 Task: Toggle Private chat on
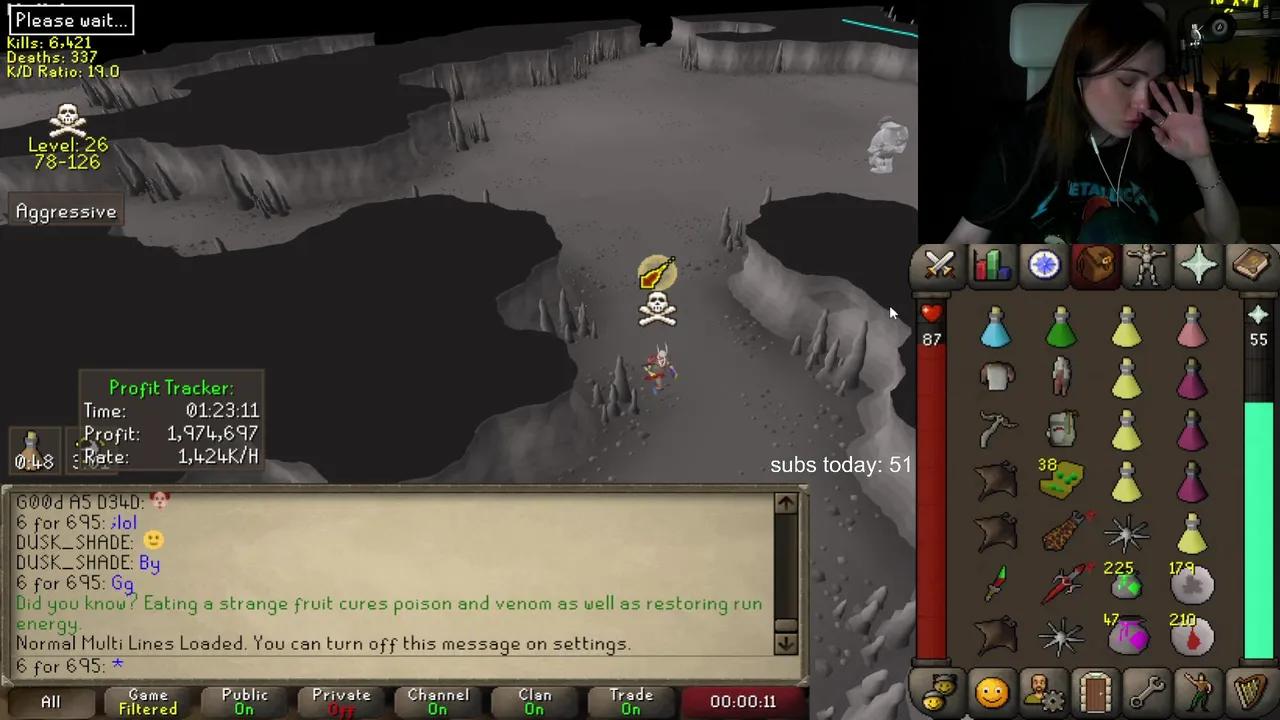(341, 701)
